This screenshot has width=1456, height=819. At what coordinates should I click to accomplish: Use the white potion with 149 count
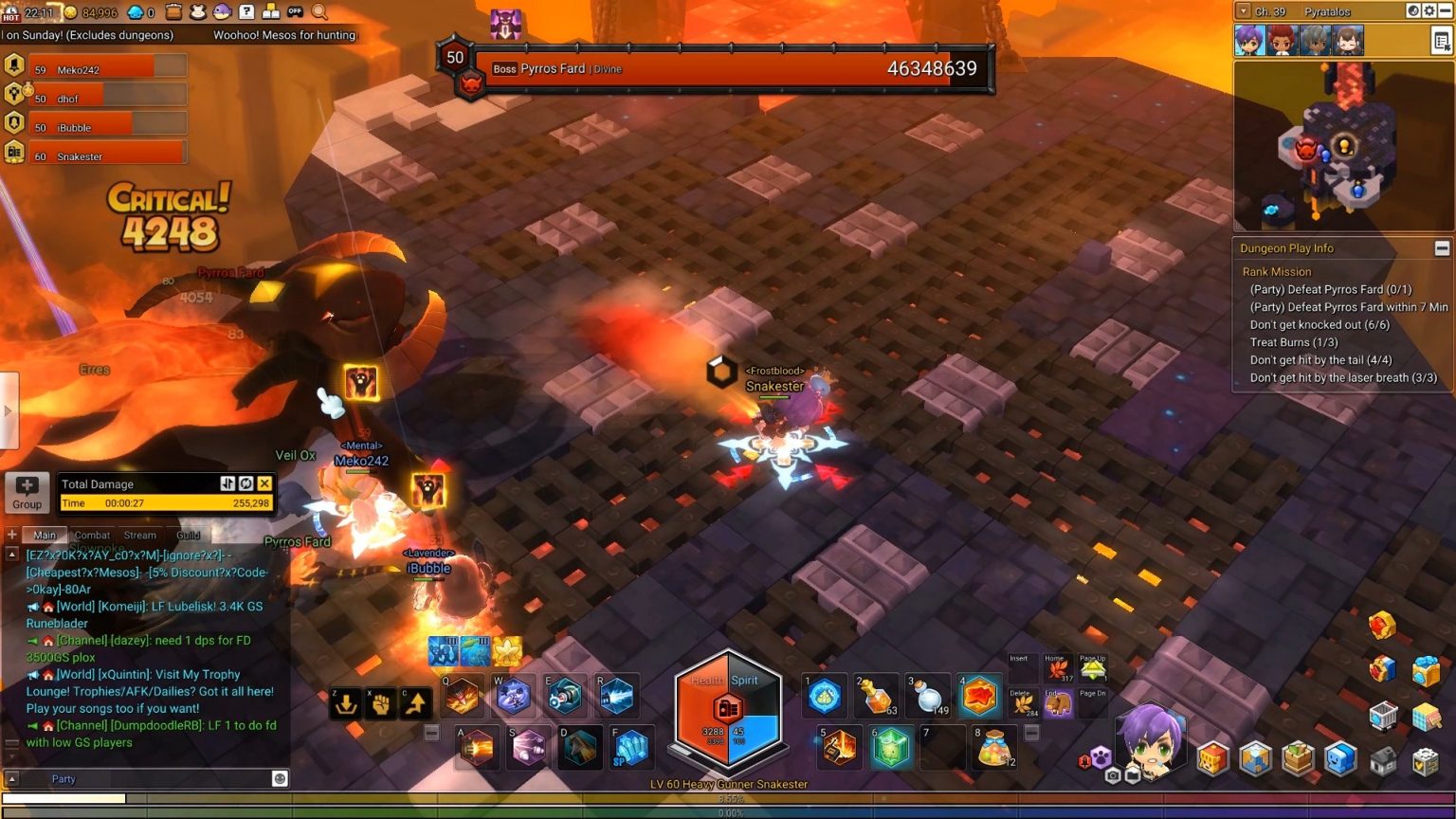pyautogui.click(x=928, y=697)
